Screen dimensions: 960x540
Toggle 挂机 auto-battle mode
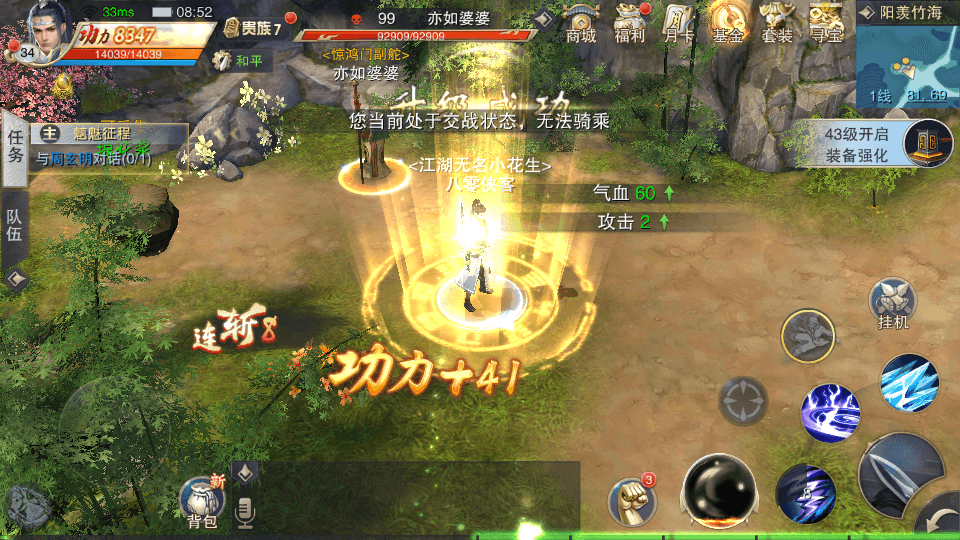pyautogui.click(x=891, y=304)
